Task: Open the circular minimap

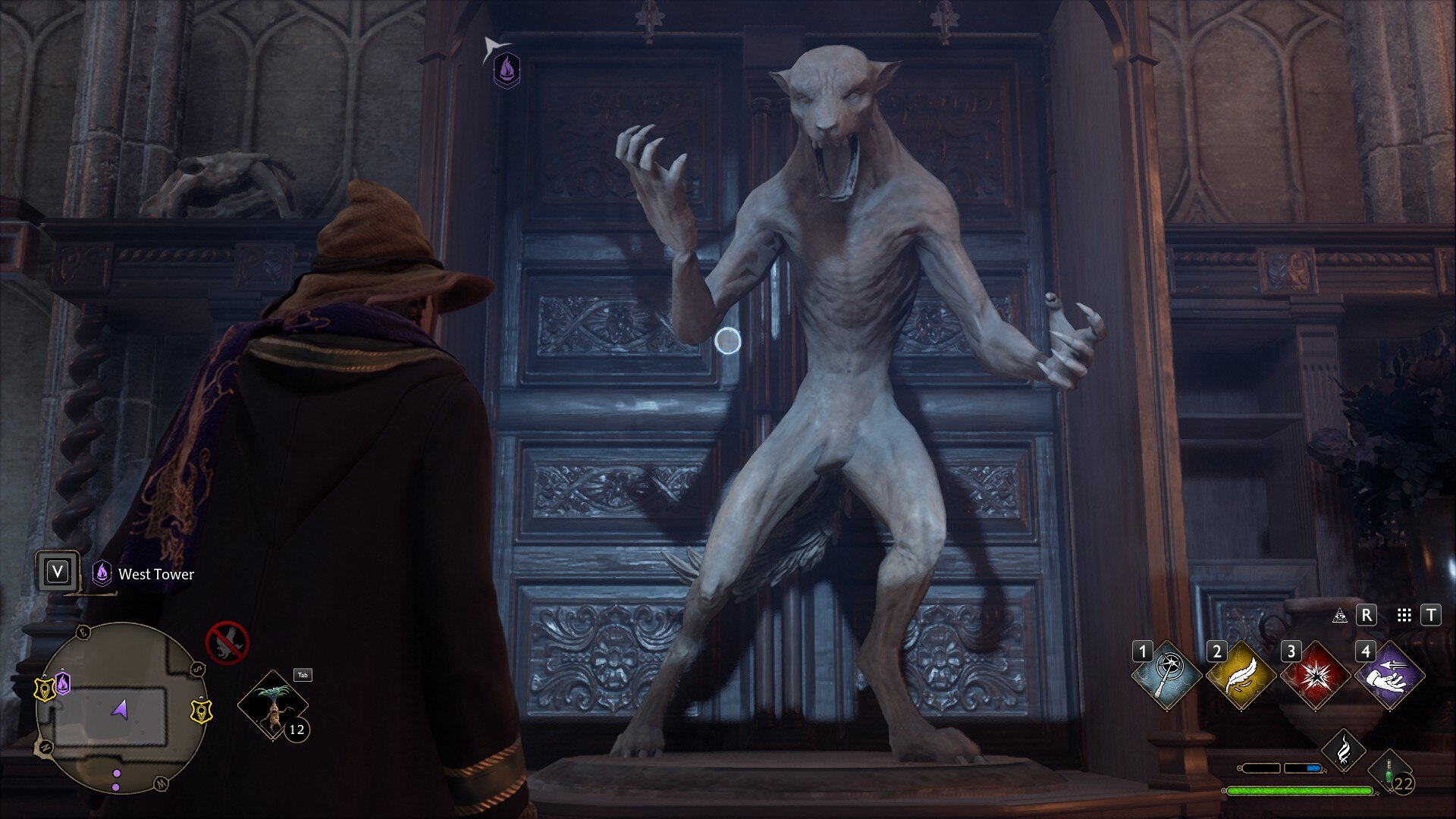Action: [121, 708]
